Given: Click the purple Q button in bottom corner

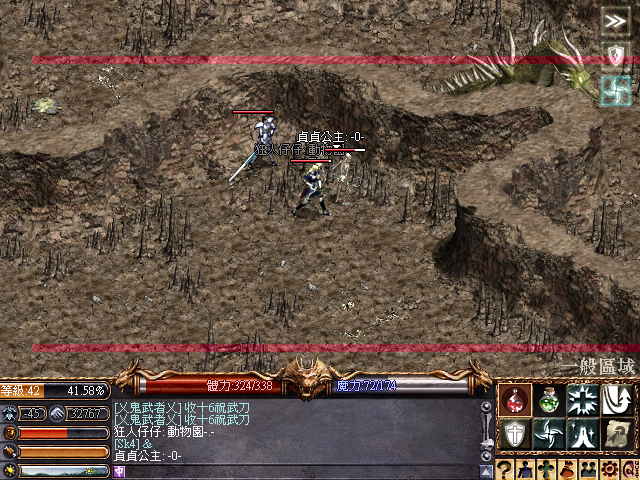Looking at the screenshot, I should point(627,470).
